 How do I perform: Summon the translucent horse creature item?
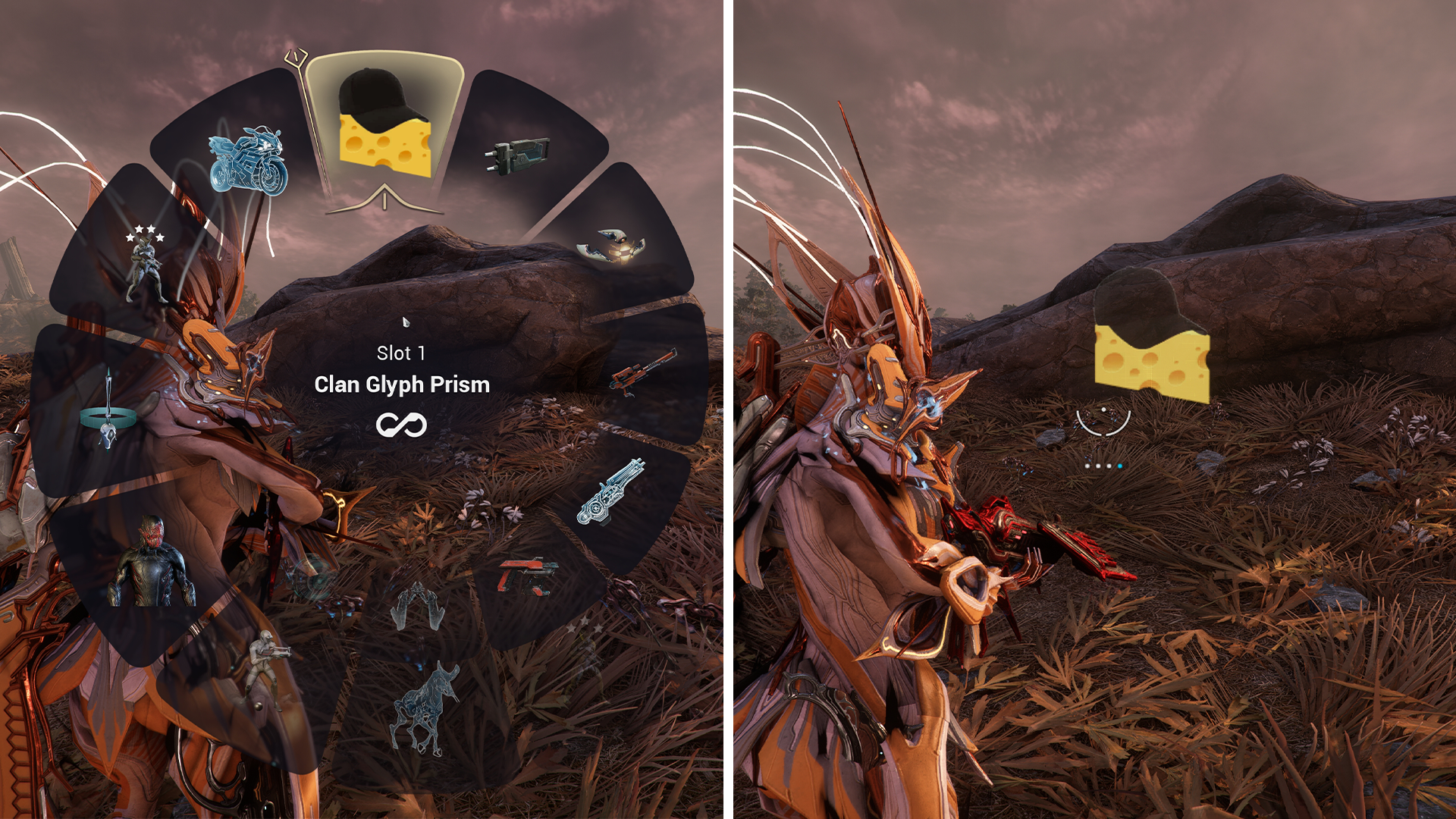click(425, 708)
